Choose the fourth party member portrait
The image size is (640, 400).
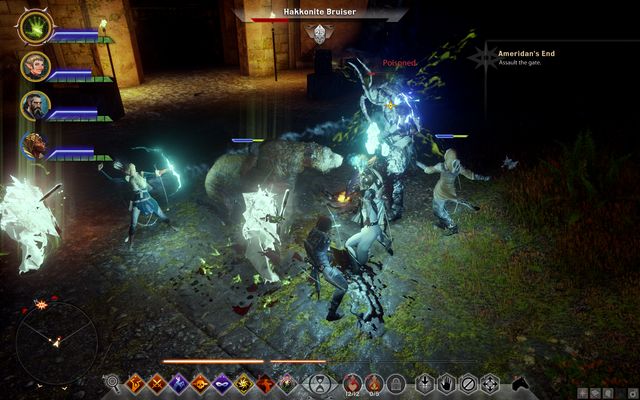click(35, 143)
